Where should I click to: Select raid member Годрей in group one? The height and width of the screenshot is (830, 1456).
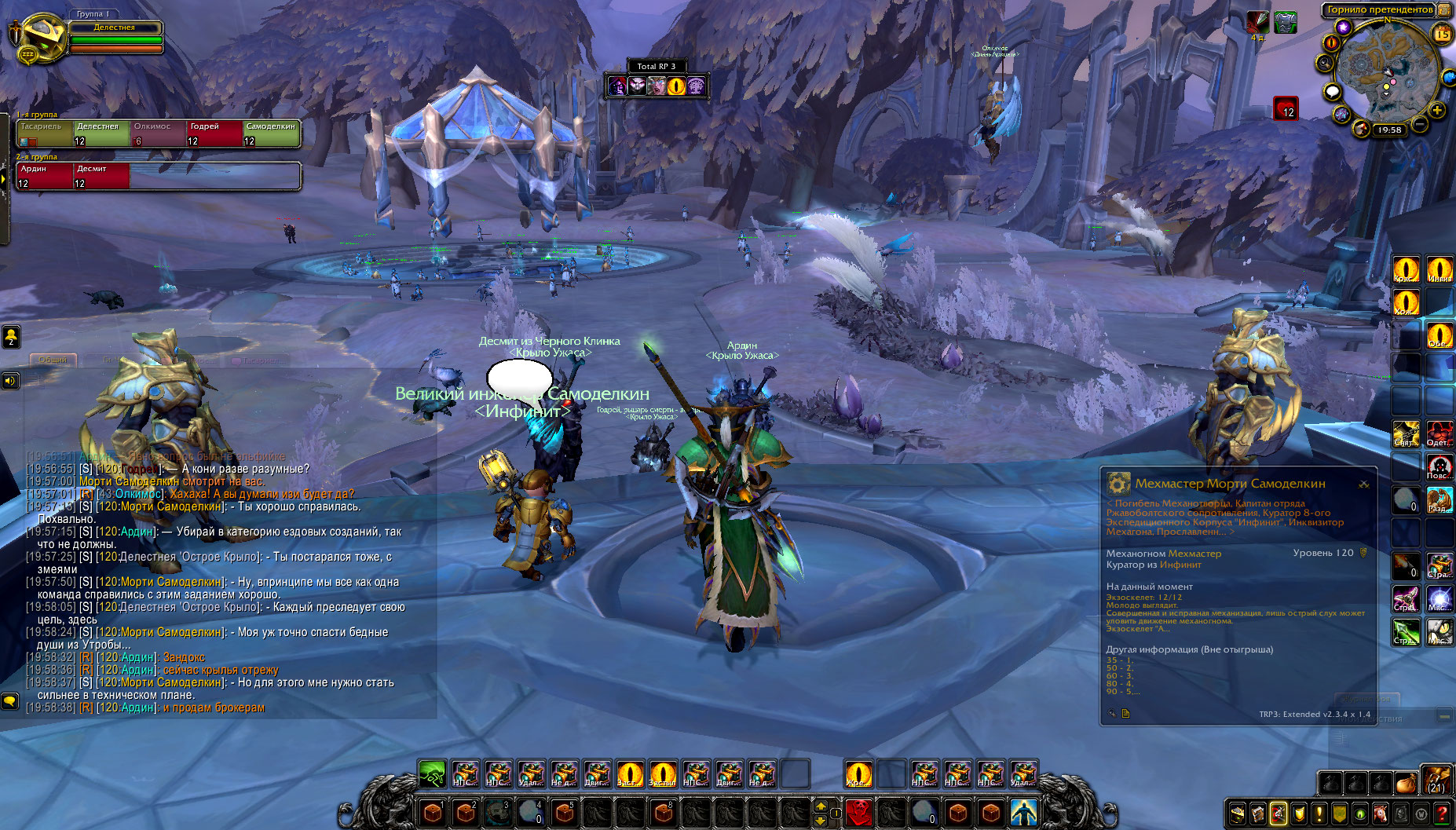click(214, 133)
